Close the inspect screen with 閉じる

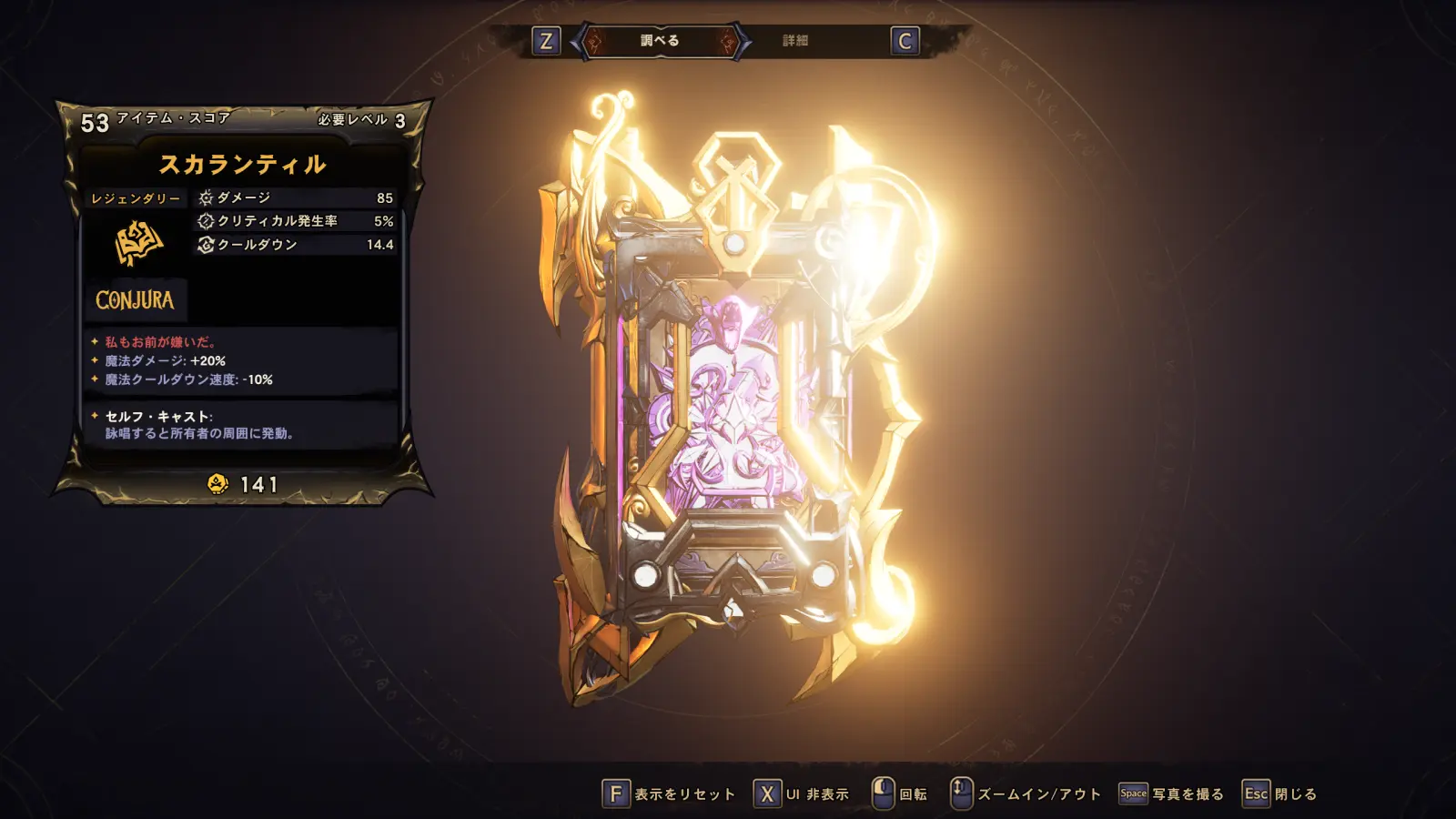coord(1279,794)
